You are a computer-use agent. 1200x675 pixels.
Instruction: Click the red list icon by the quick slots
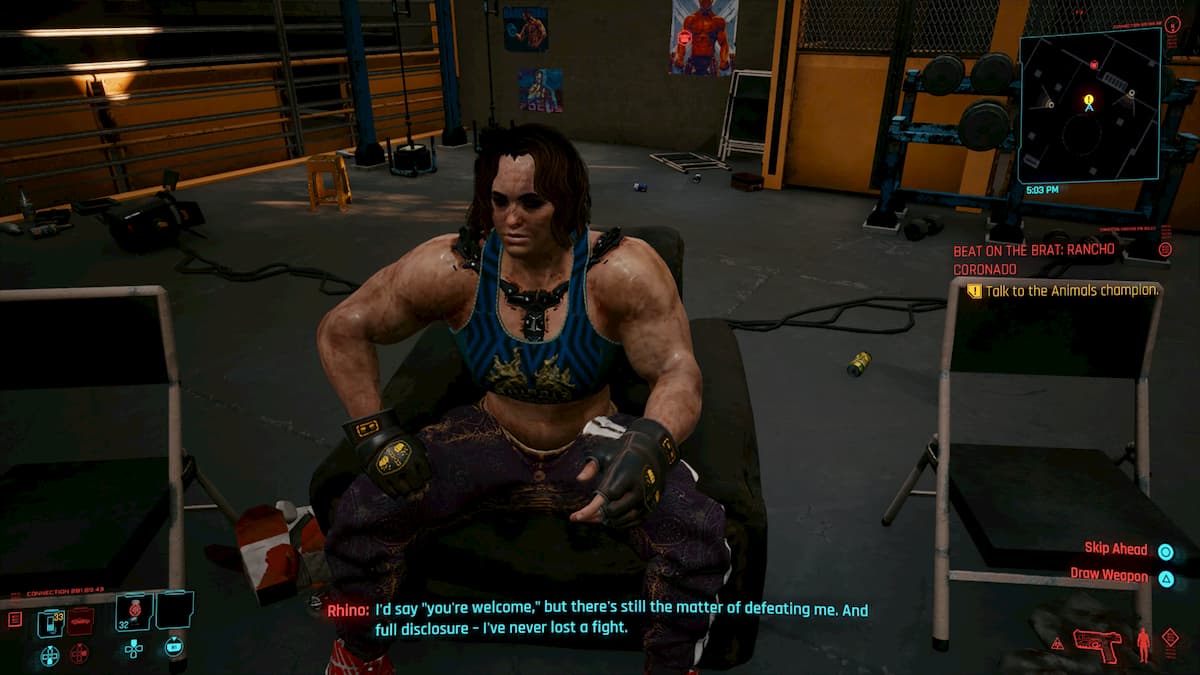click(x=15, y=619)
